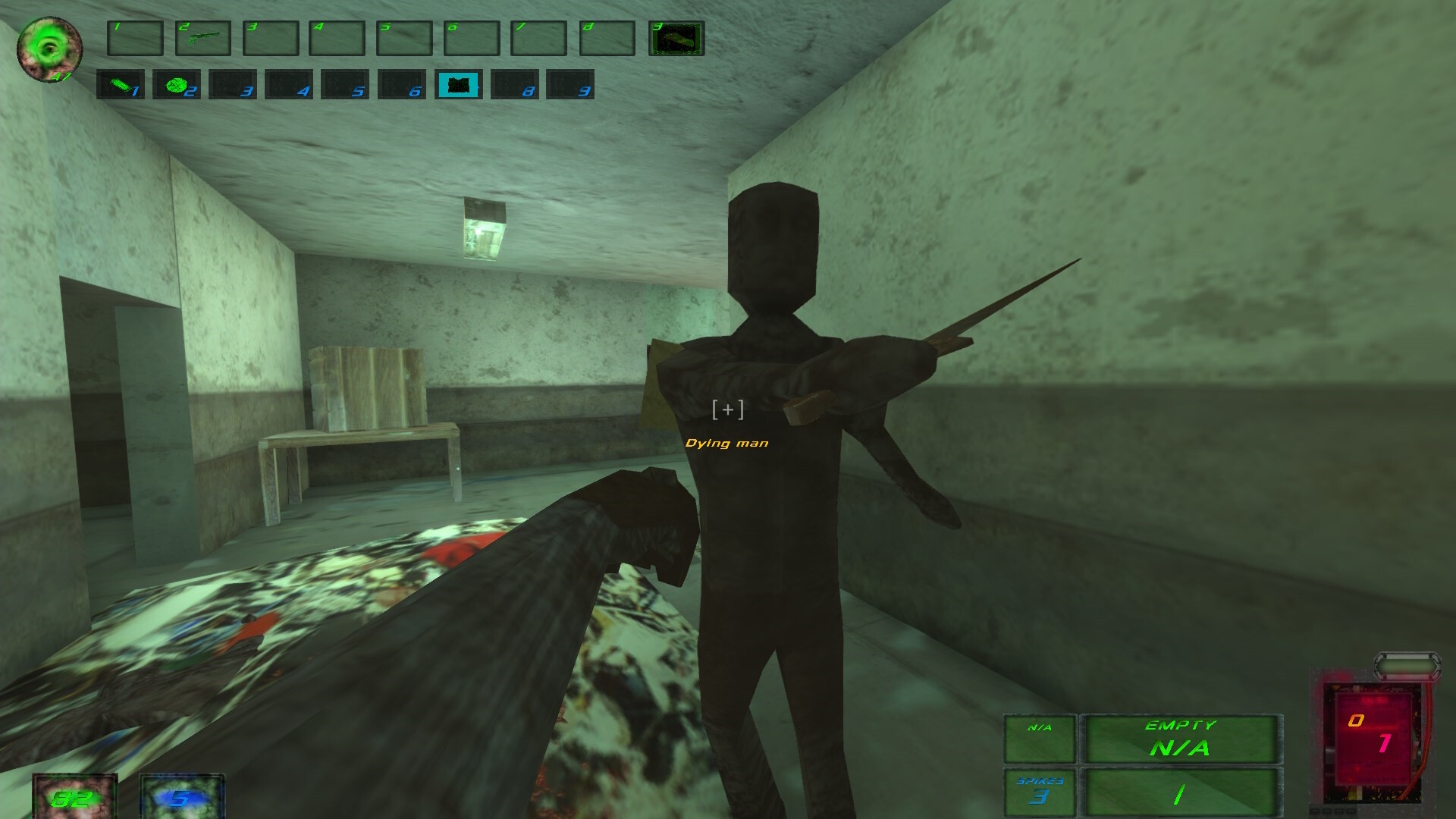Expand weapon slot 3
The image size is (1456, 819).
point(272,39)
